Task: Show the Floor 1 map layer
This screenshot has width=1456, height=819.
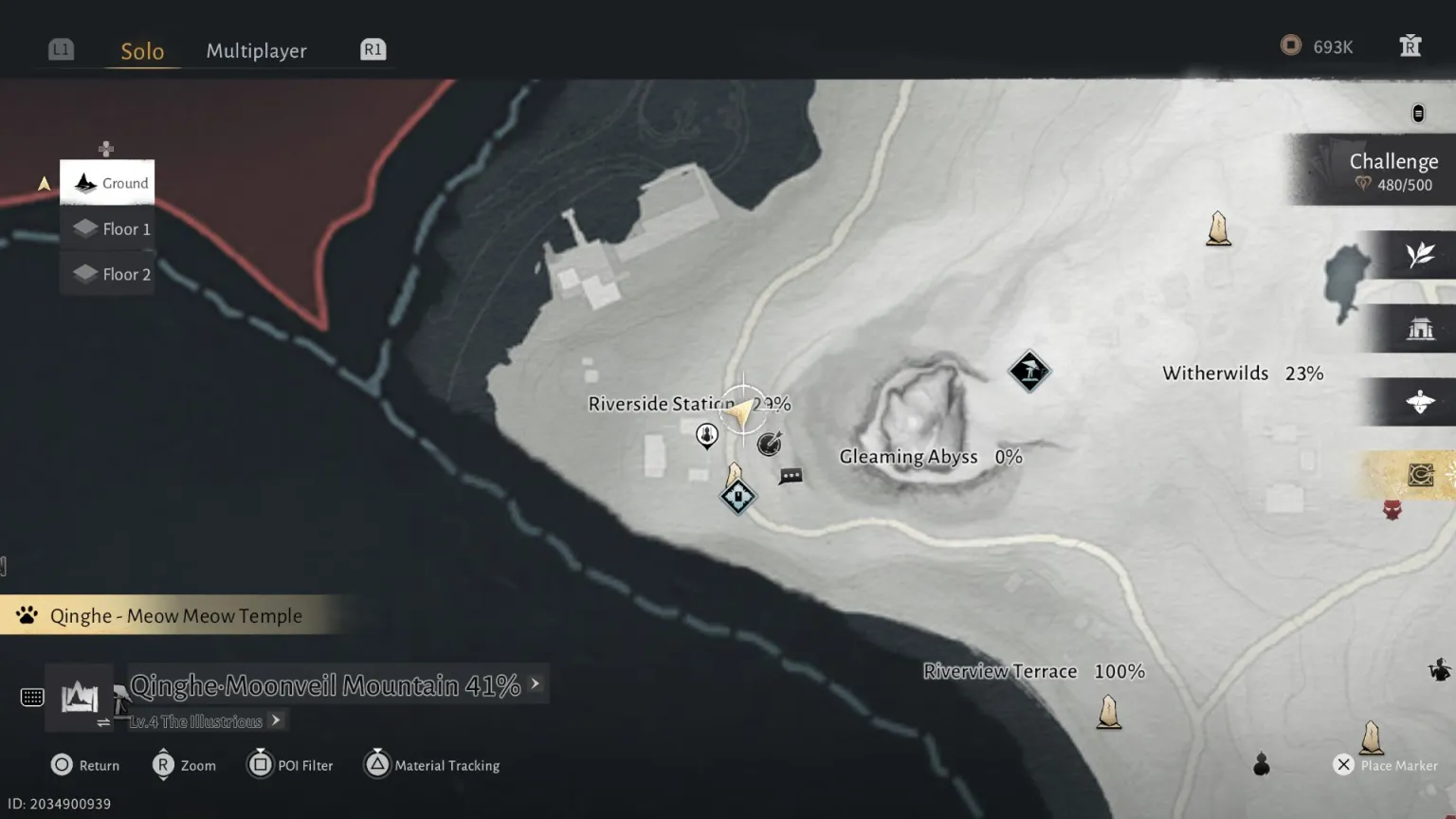Action: (x=108, y=228)
